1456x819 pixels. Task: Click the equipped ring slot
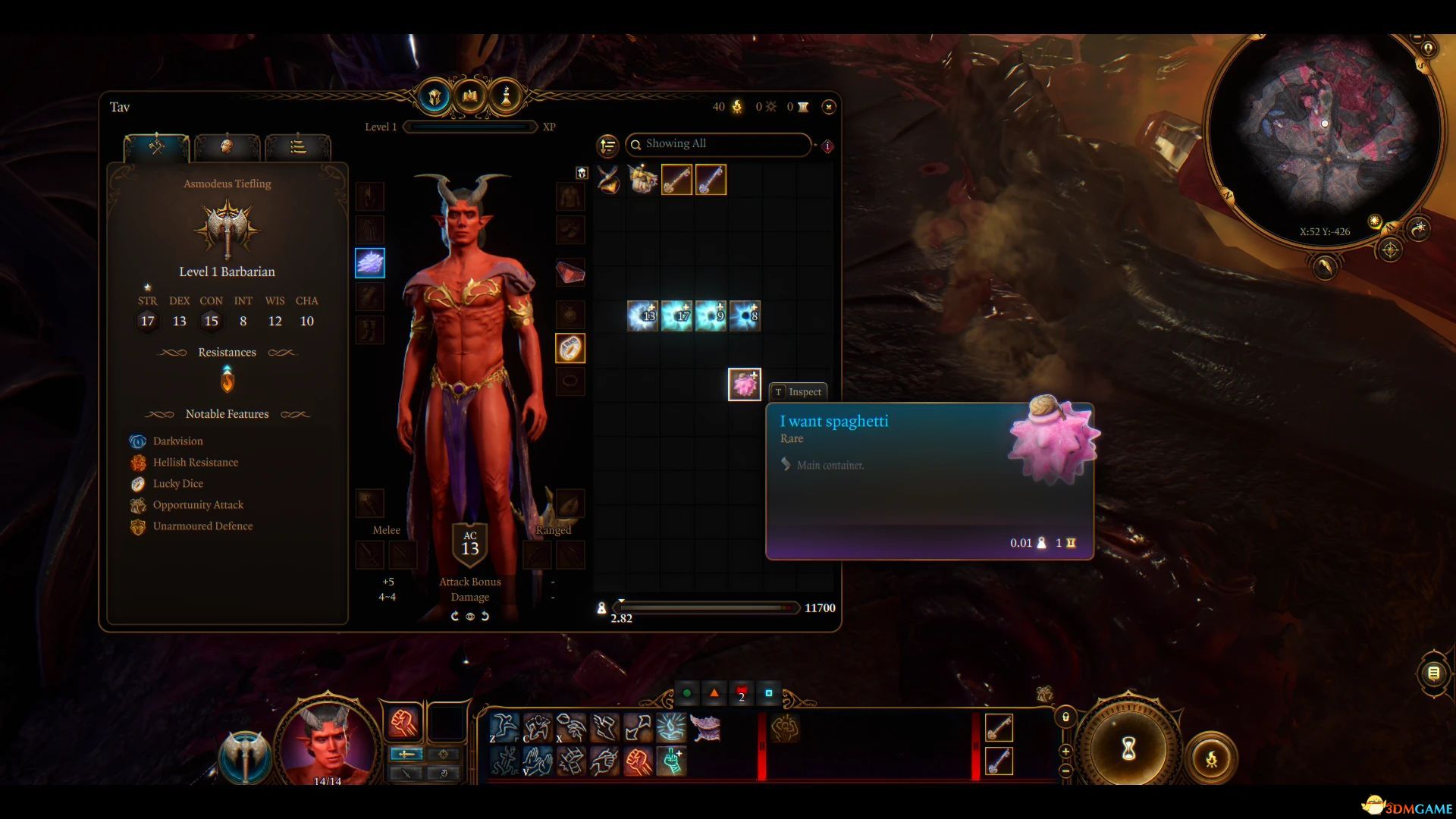click(x=570, y=348)
